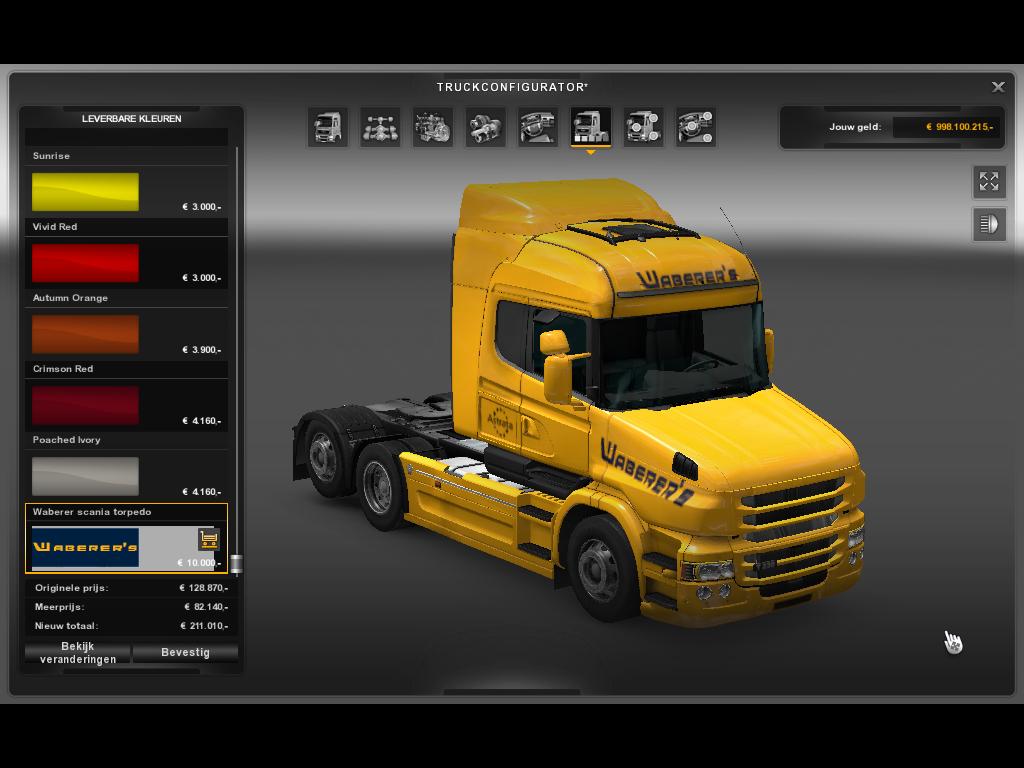Viewport: 1024px width, 768px height.
Task: Switch to the chassis tab
Action: click(x=380, y=127)
